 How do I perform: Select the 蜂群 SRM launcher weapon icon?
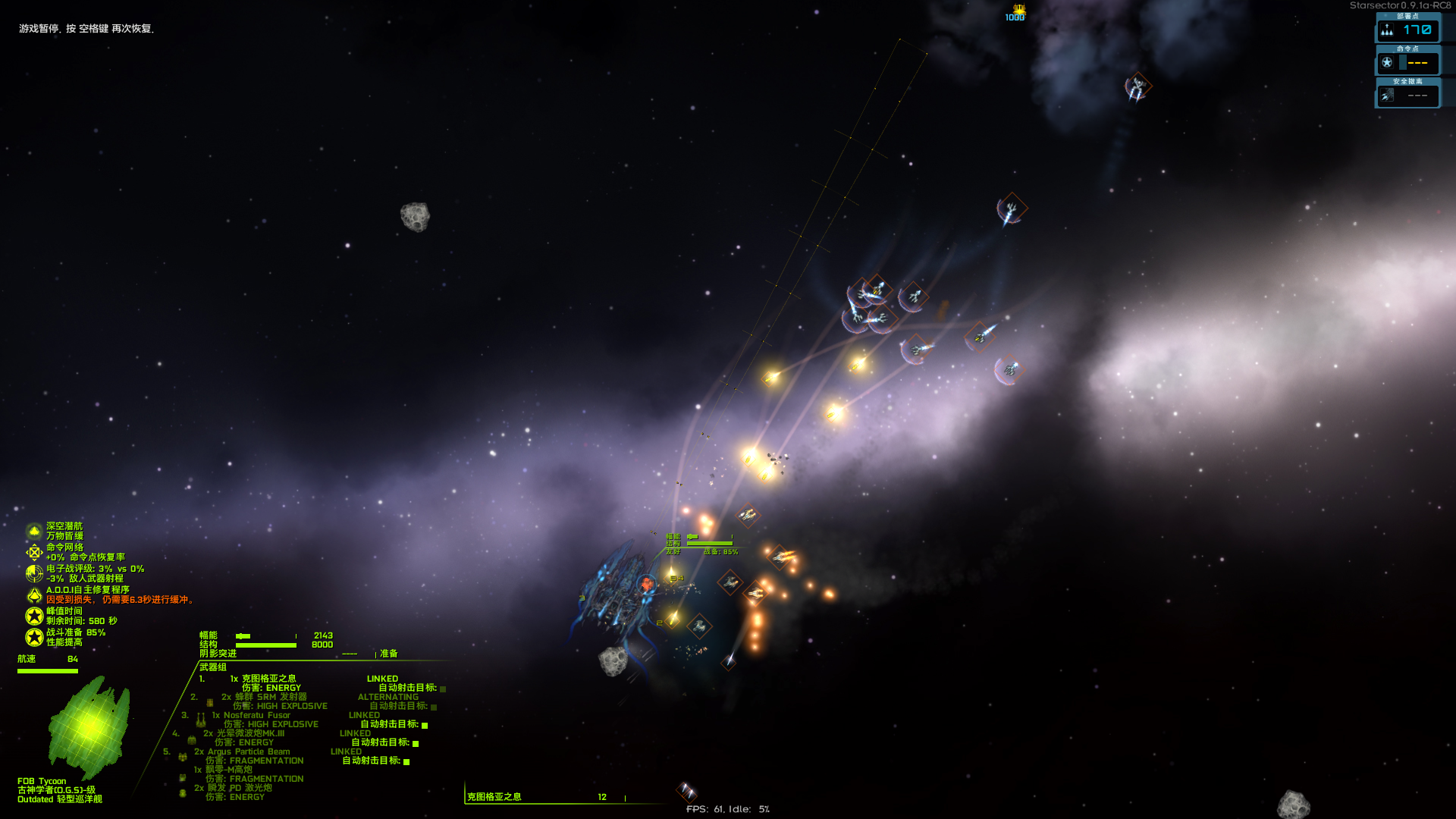point(209,702)
